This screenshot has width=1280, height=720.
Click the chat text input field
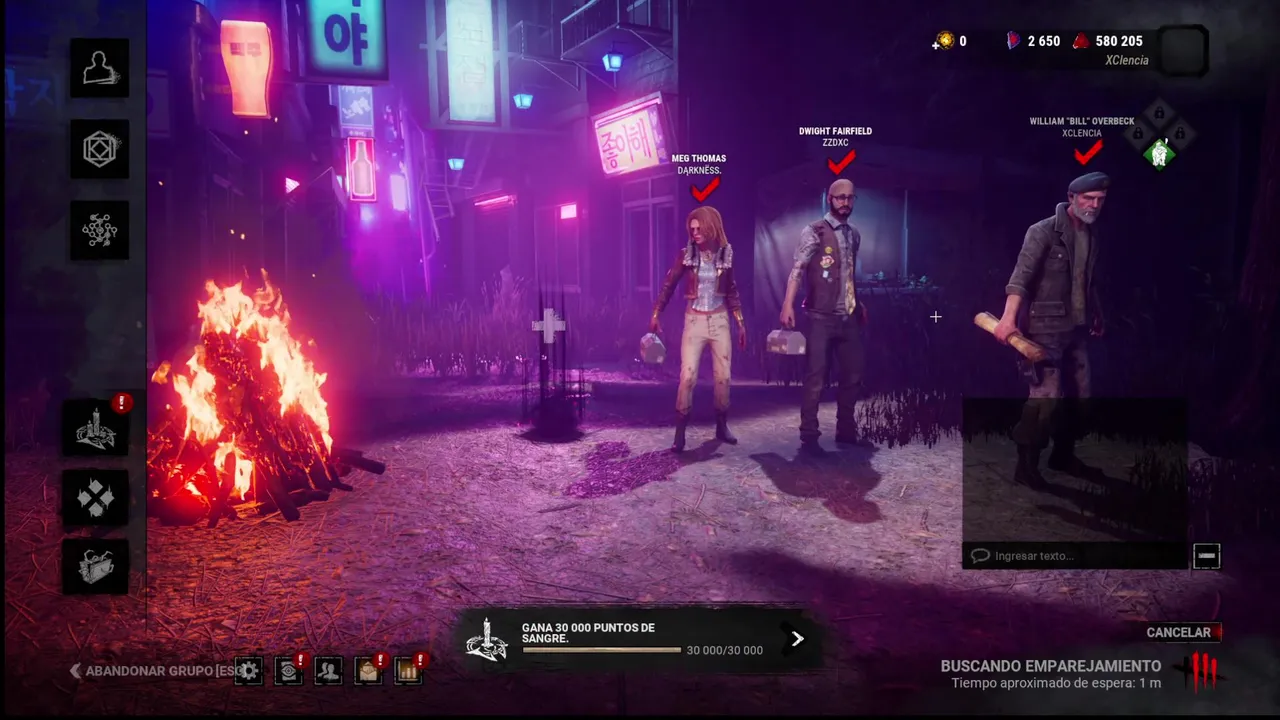(1075, 556)
